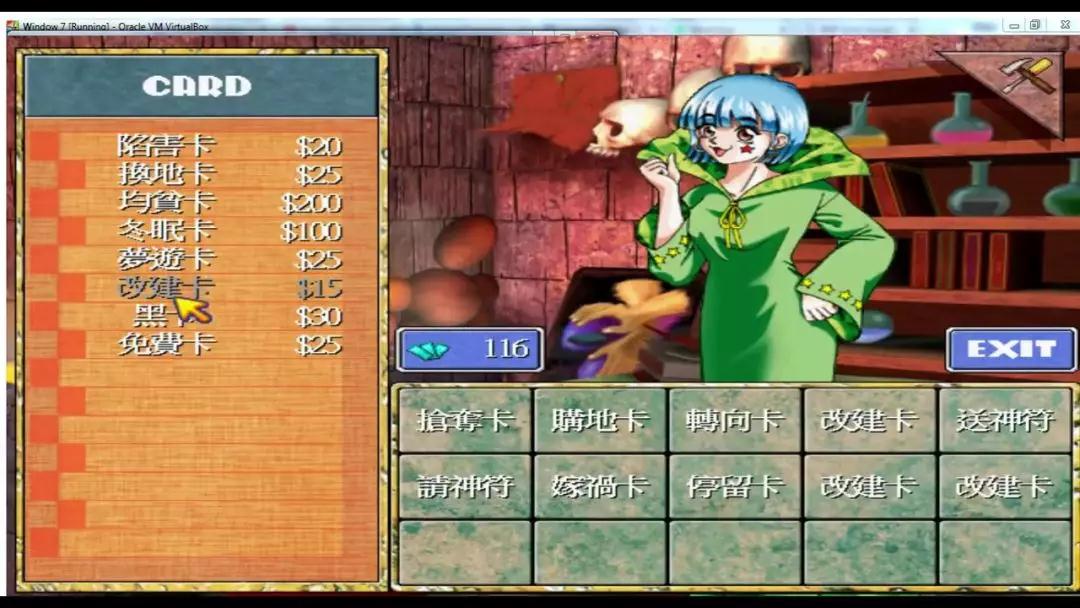Click the hammer icon in the corner

point(1029,76)
